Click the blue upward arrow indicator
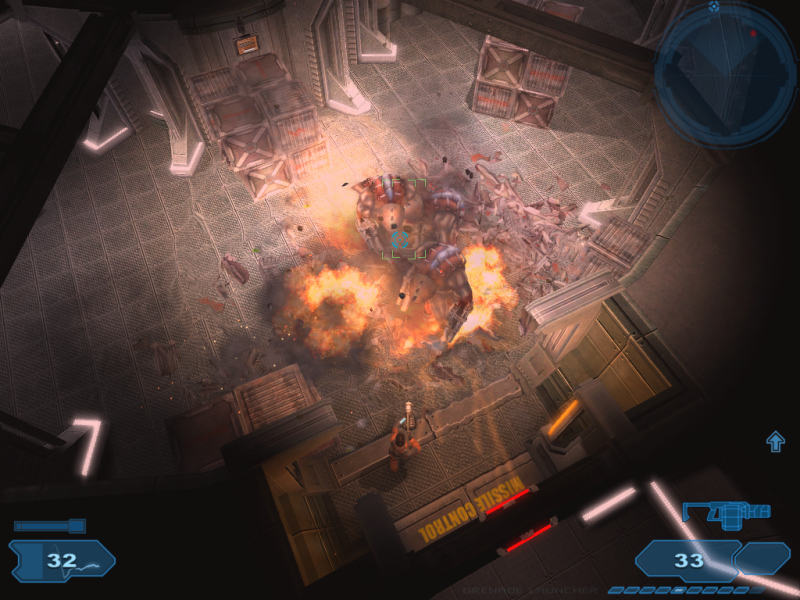 click(776, 441)
